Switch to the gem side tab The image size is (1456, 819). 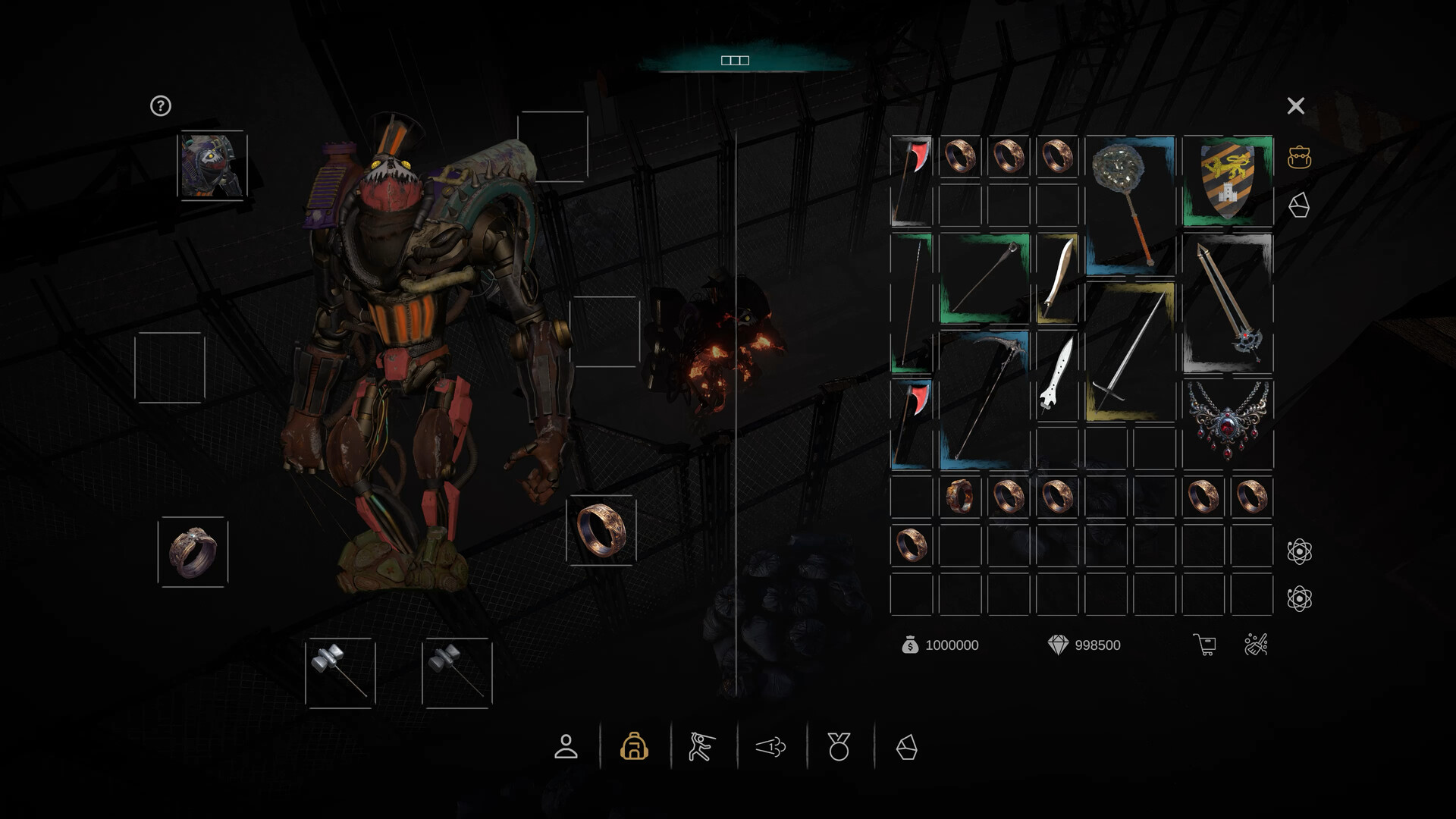(x=1299, y=205)
